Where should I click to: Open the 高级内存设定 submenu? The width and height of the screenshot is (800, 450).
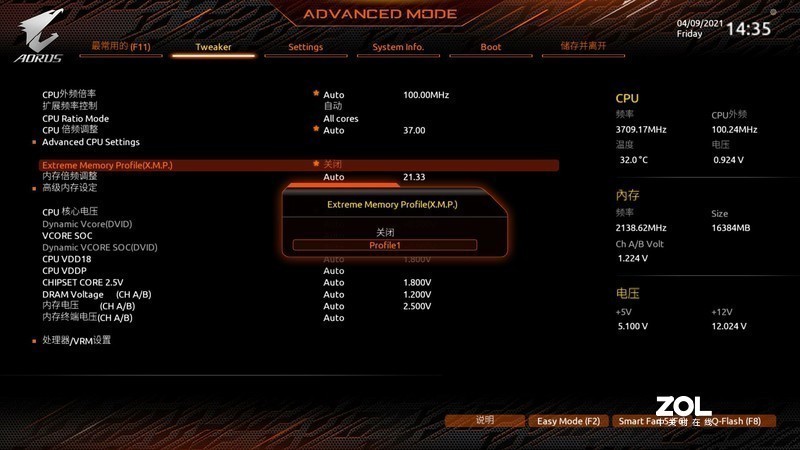[x=70, y=187]
